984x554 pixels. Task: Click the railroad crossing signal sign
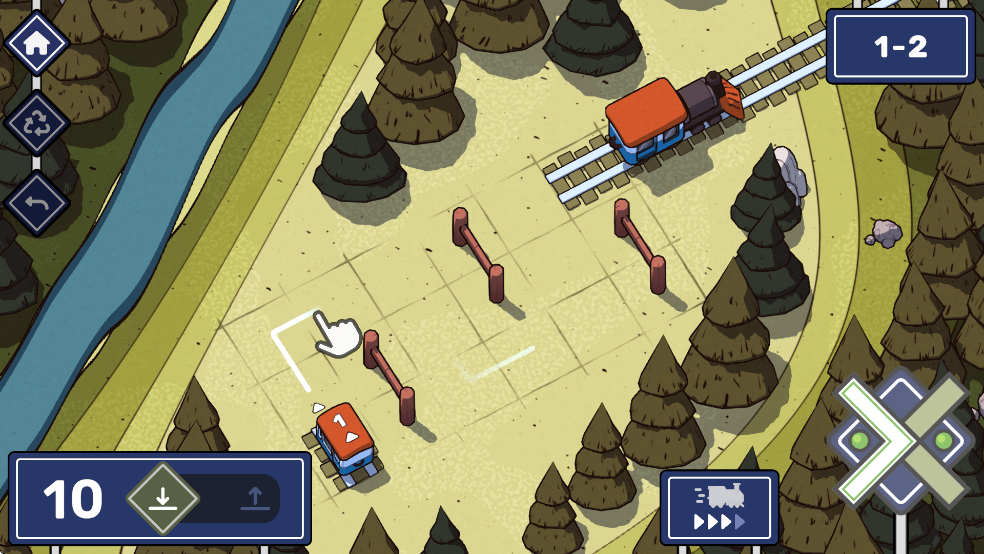point(901,440)
